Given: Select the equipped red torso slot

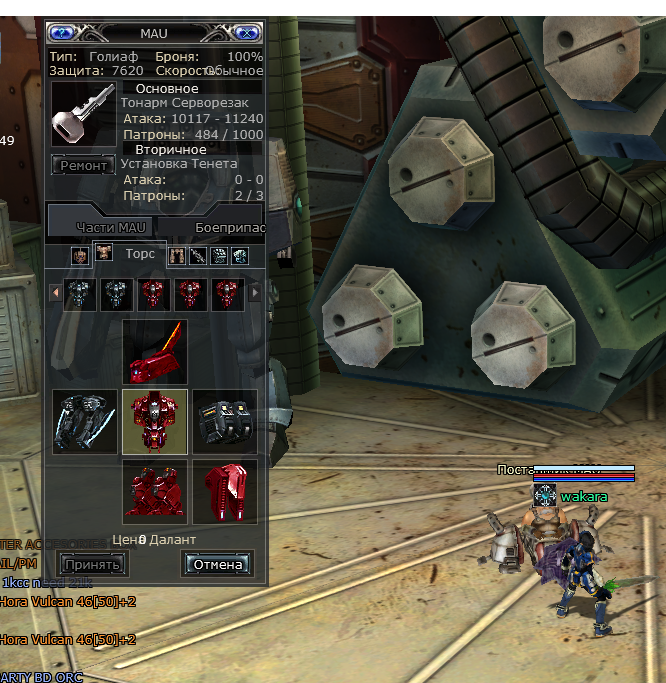Looking at the screenshot, I should [x=155, y=421].
